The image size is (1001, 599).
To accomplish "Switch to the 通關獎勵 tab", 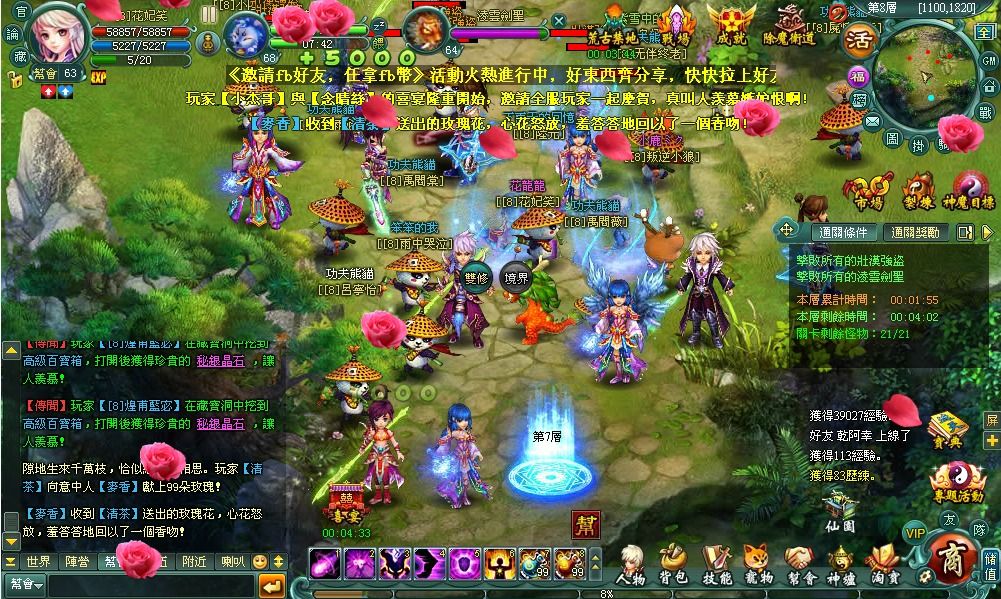I will [x=915, y=232].
